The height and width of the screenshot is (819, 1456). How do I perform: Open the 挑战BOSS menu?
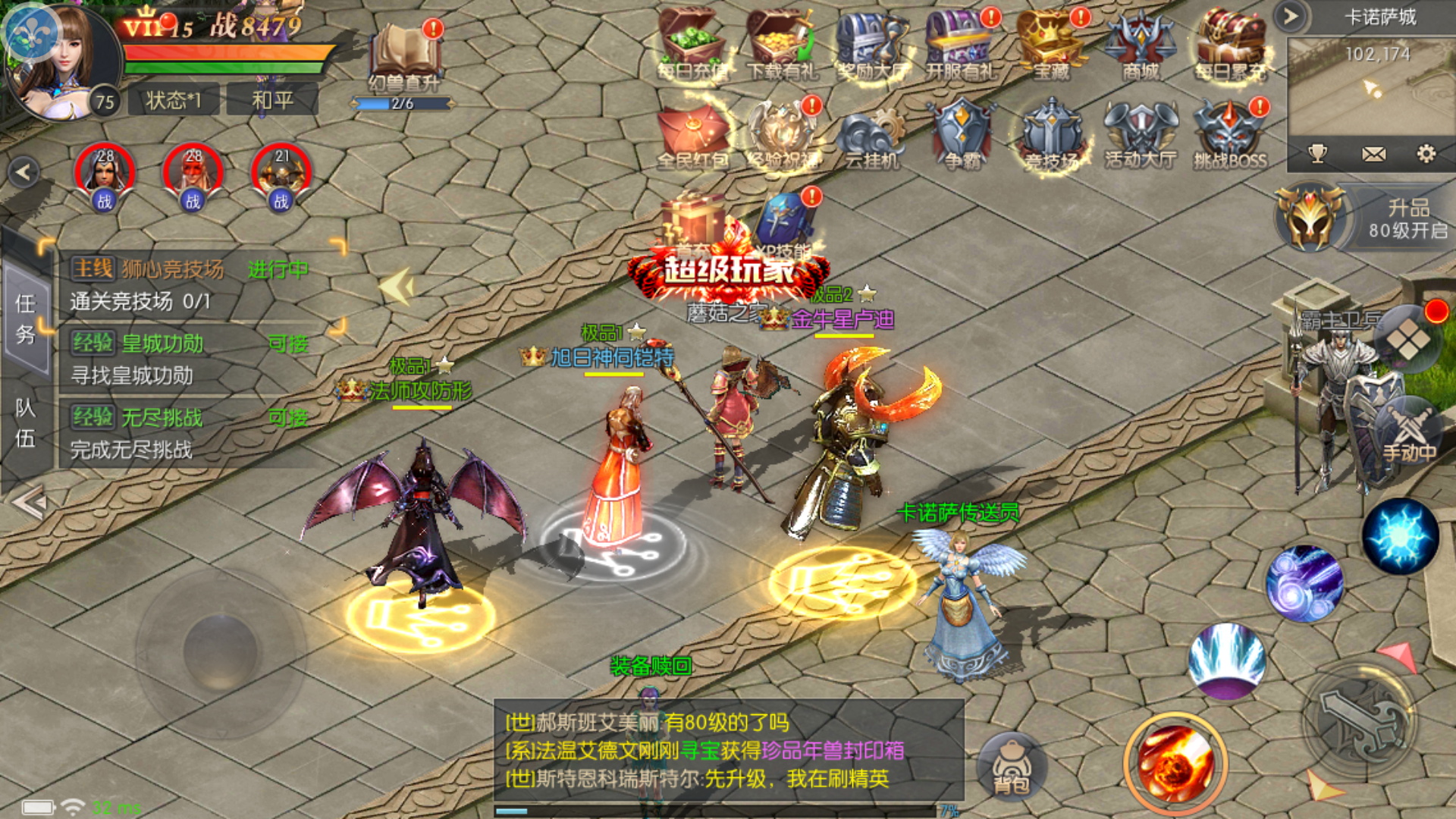(1229, 135)
